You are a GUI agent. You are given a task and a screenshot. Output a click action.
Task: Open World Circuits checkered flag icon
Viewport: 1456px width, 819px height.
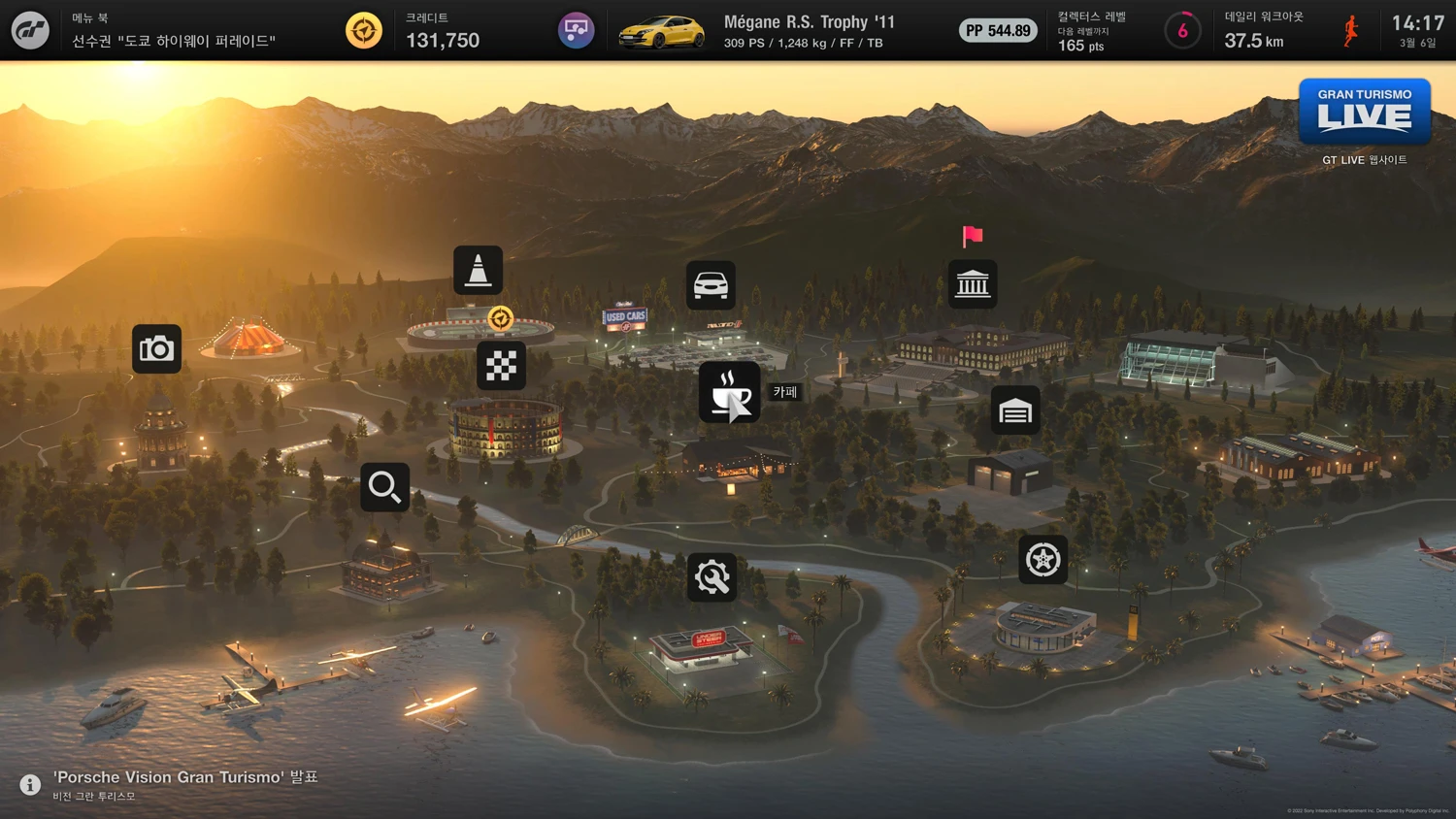click(501, 366)
